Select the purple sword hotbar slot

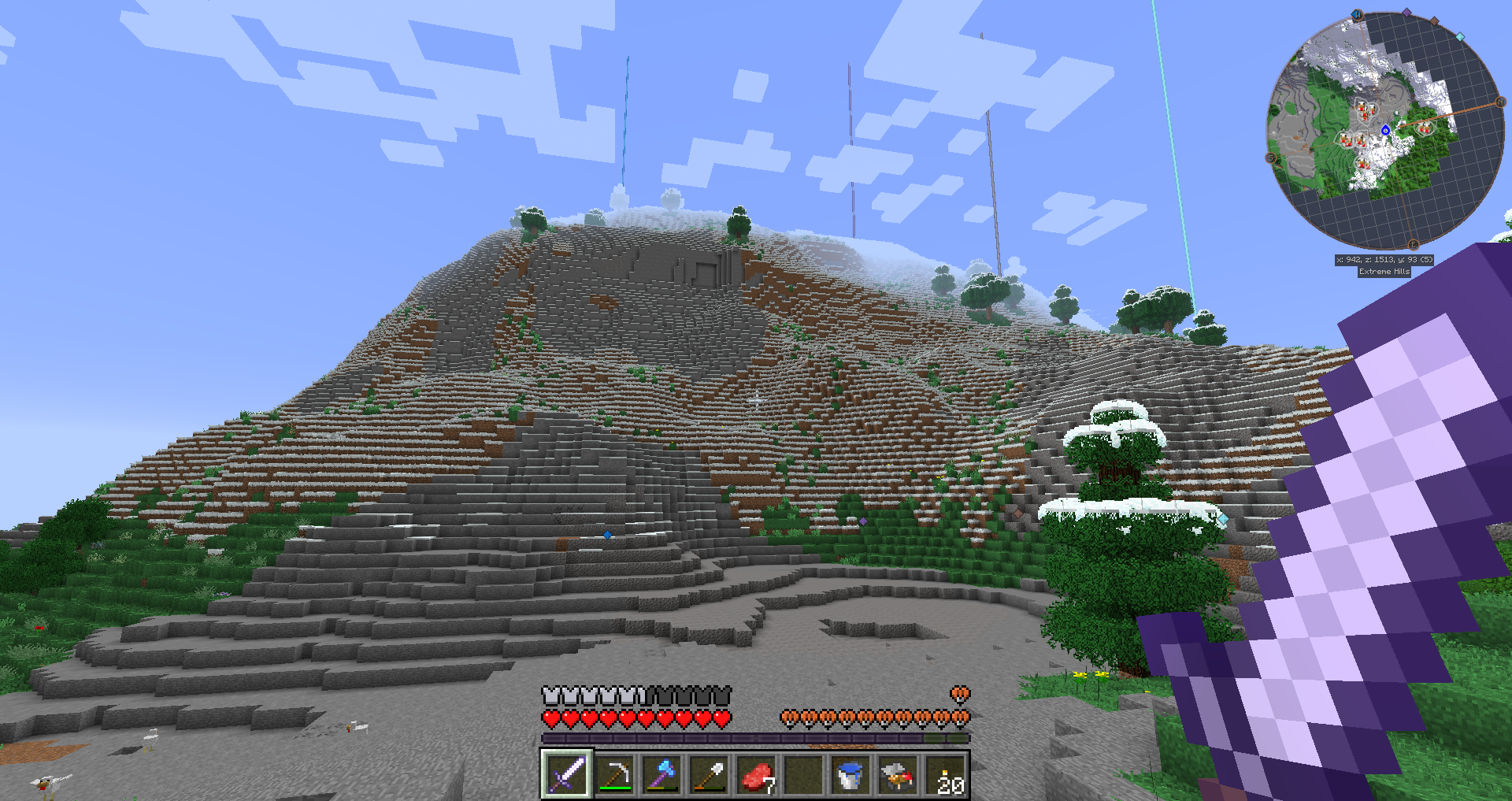pos(566,773)
